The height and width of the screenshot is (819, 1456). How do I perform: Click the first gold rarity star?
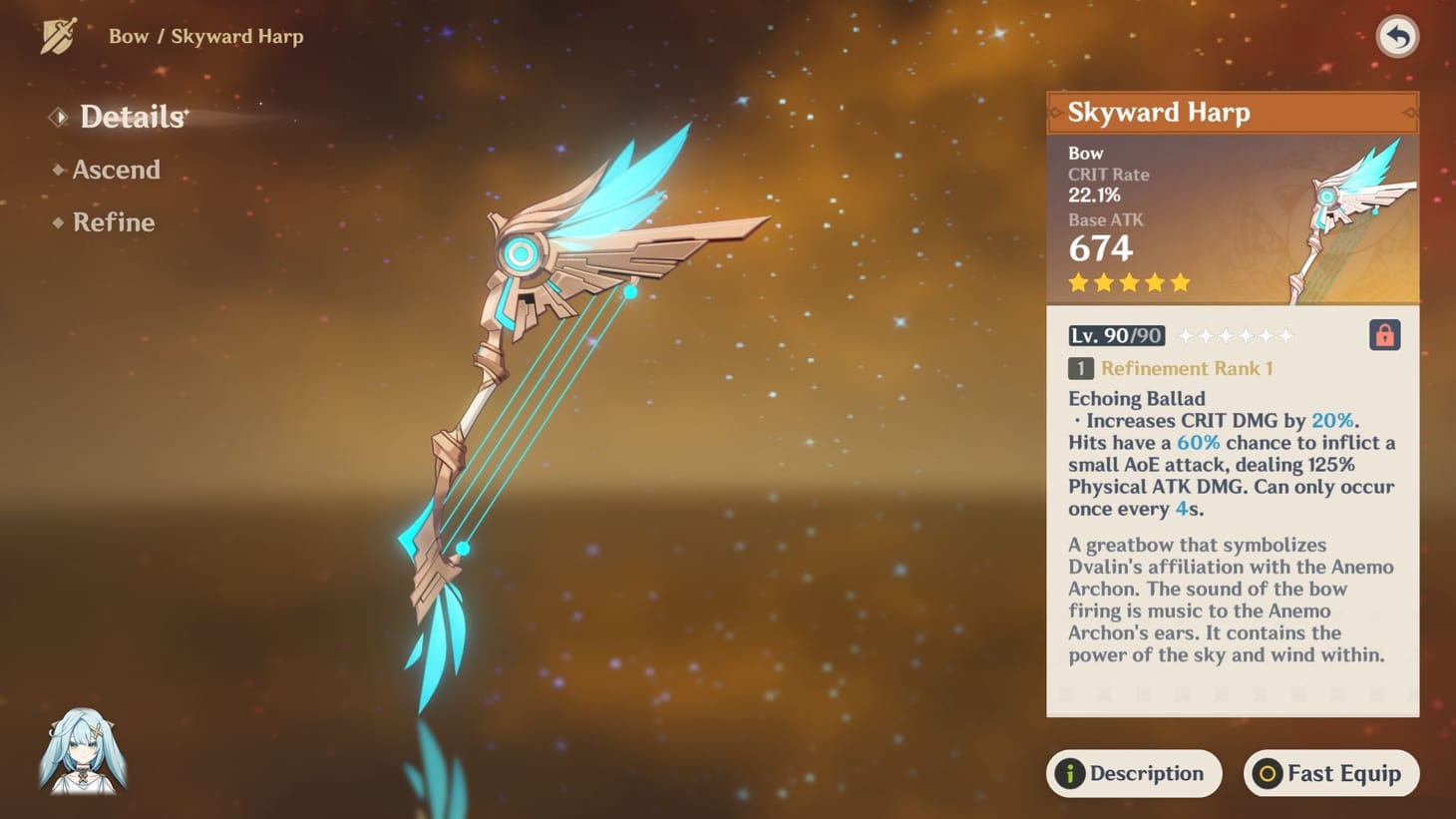tap(1078, 283)
